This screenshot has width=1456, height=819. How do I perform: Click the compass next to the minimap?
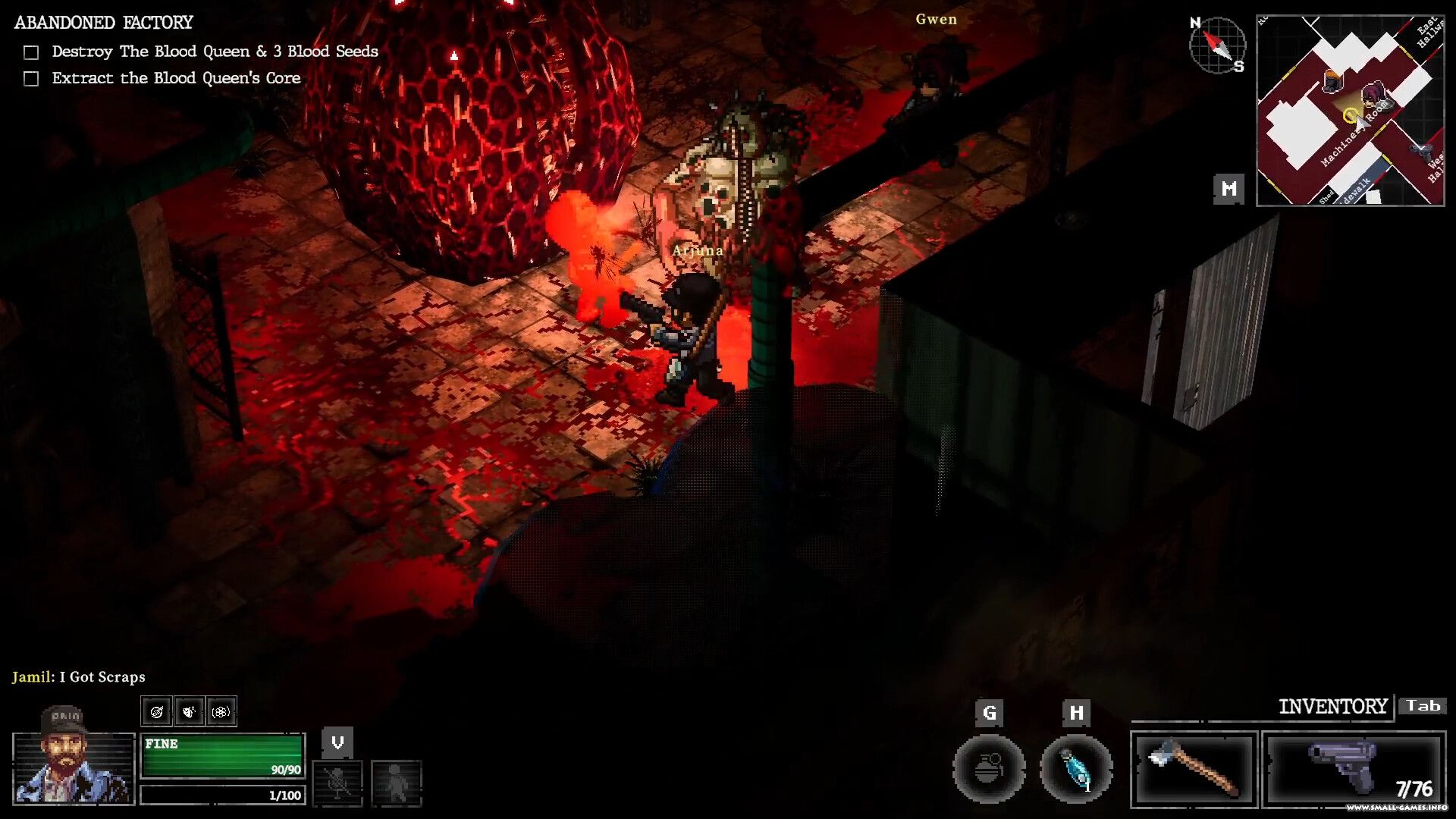point(1217,45)
